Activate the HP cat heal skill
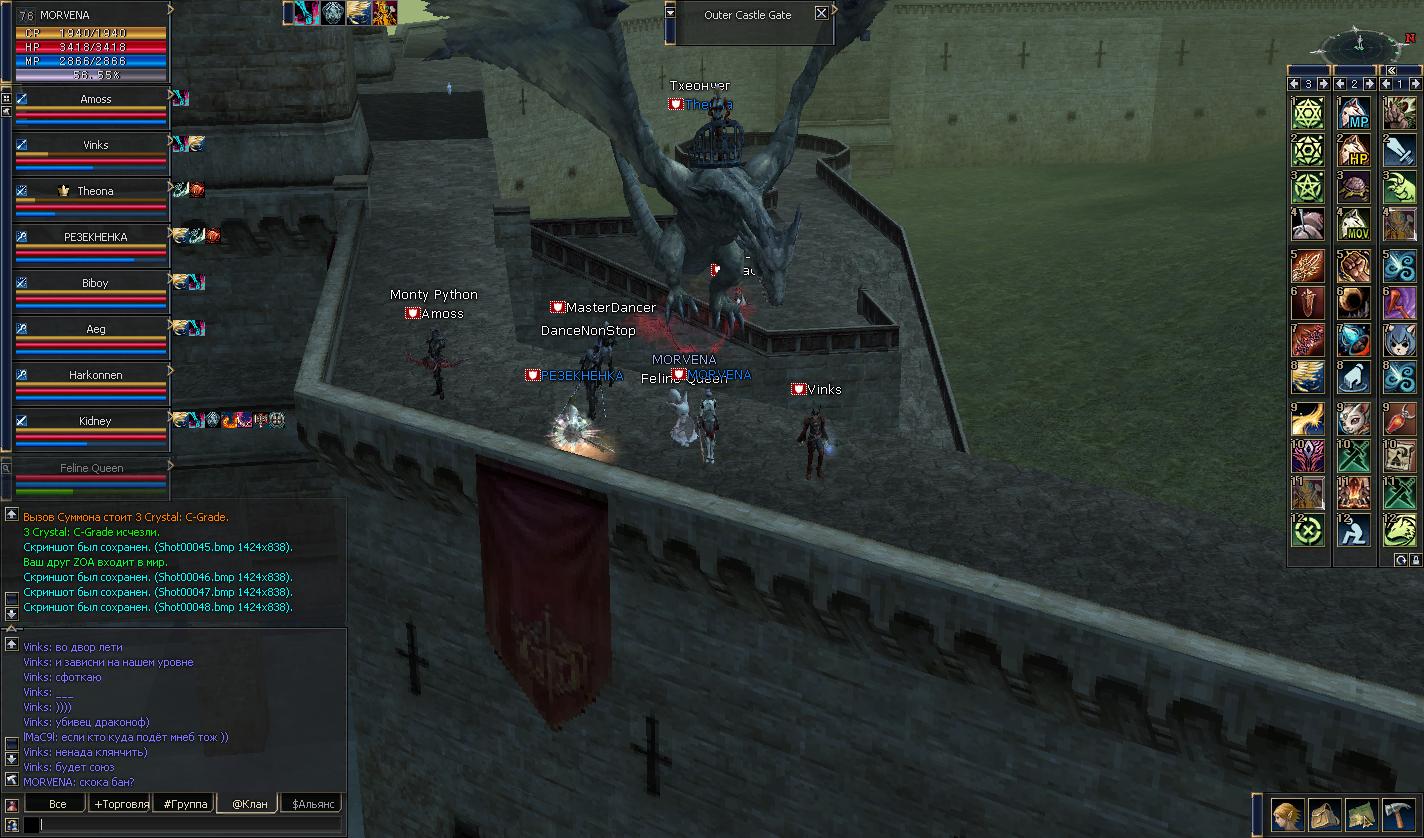1424x838 pixels. (1354, 151)
